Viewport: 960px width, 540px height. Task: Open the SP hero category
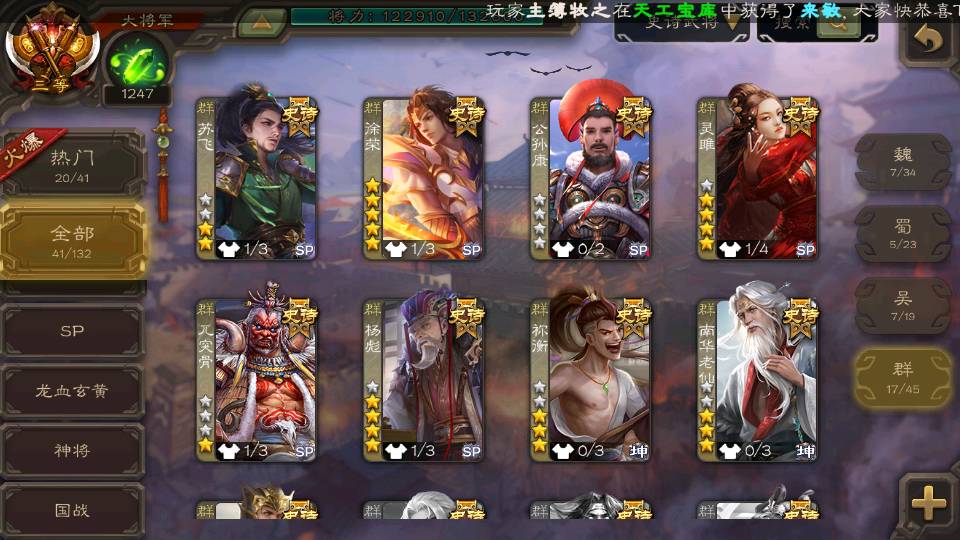coord(72,331)
